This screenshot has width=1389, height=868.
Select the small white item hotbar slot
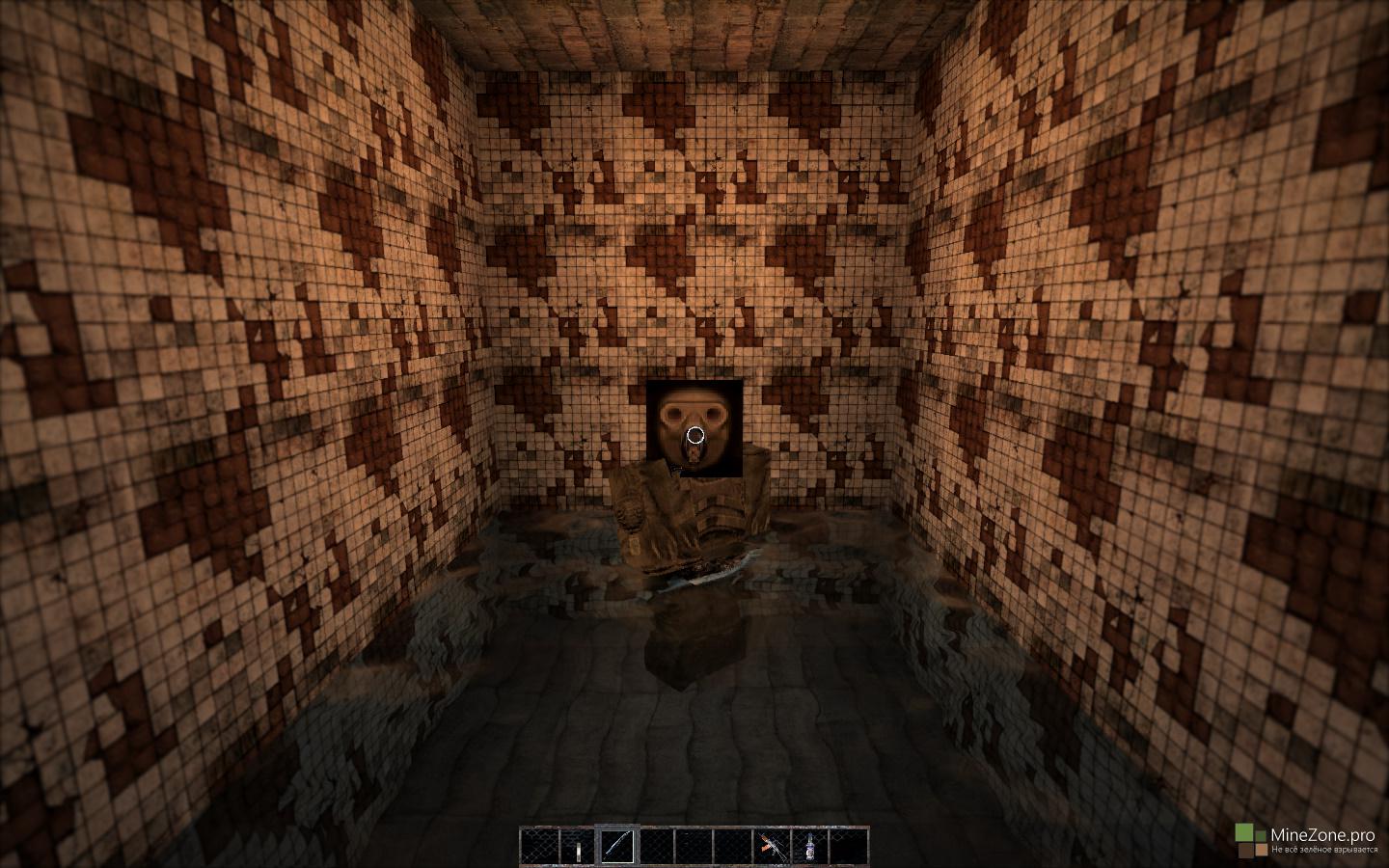pos(578,846)
